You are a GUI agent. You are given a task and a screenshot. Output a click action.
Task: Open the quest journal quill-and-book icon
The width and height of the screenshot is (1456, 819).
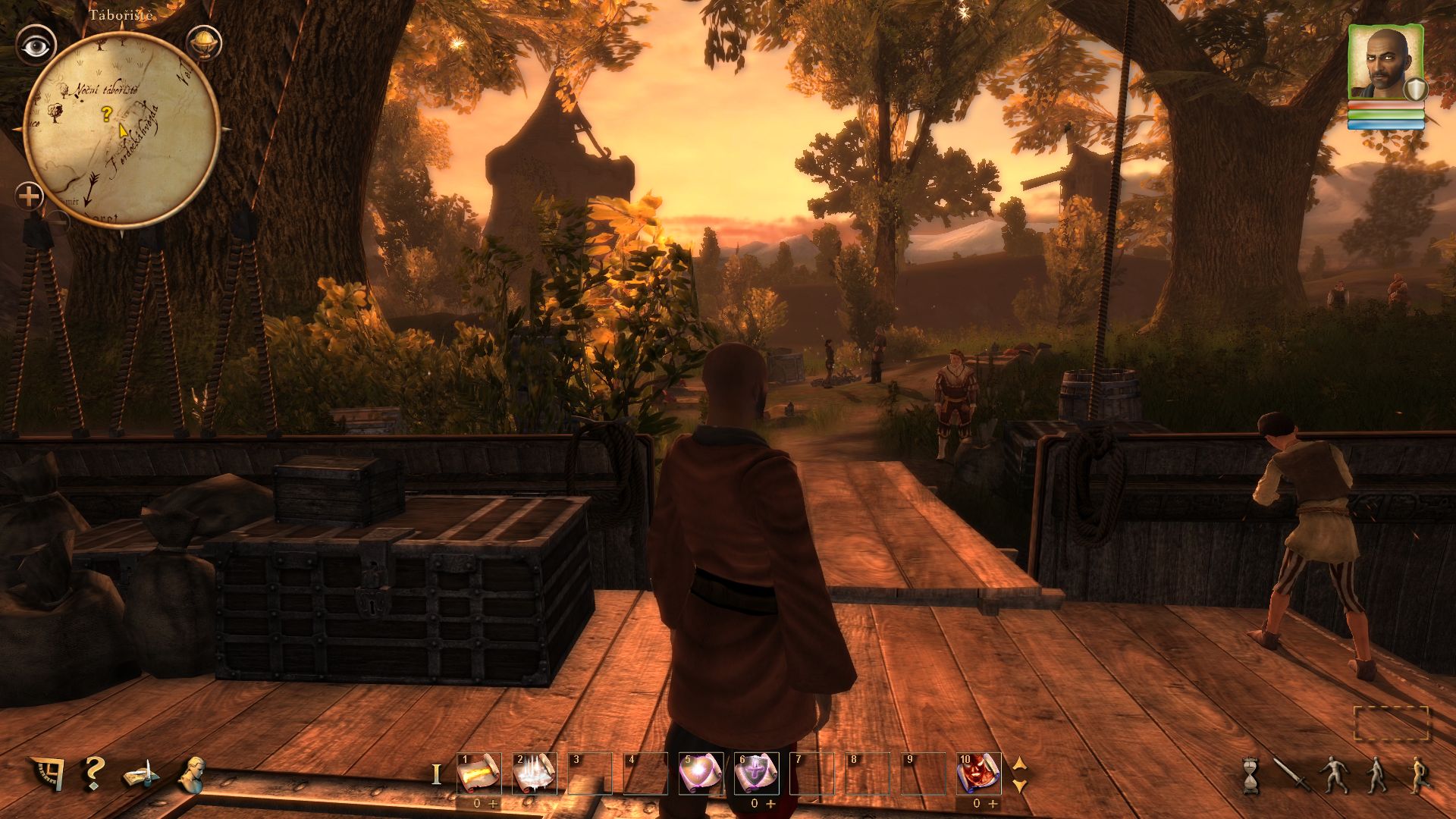142,774
